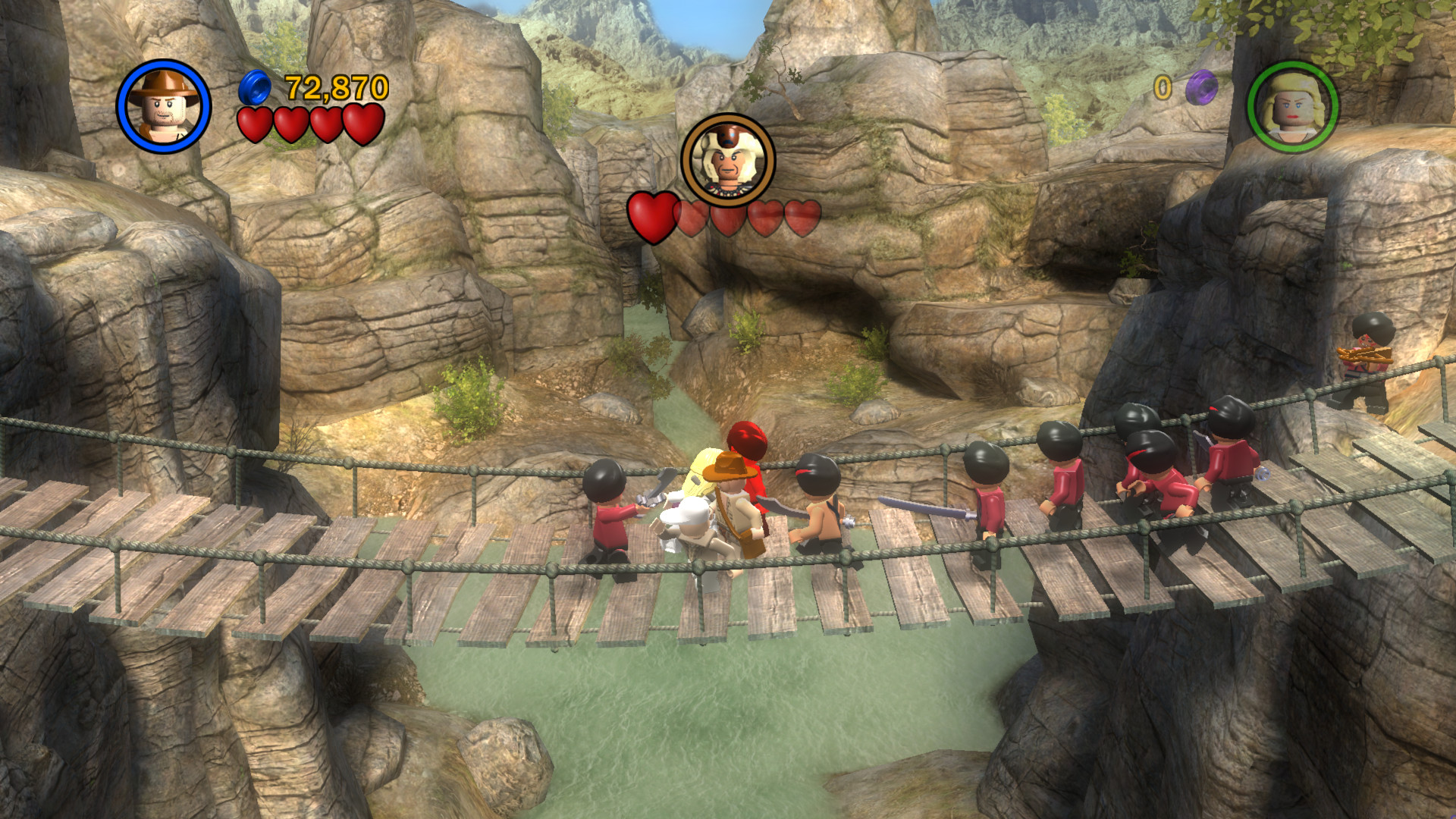Click the purple stud icon near the zero counter
The height and width of the screenshot is (819, 1456).
coord(1202,89)
